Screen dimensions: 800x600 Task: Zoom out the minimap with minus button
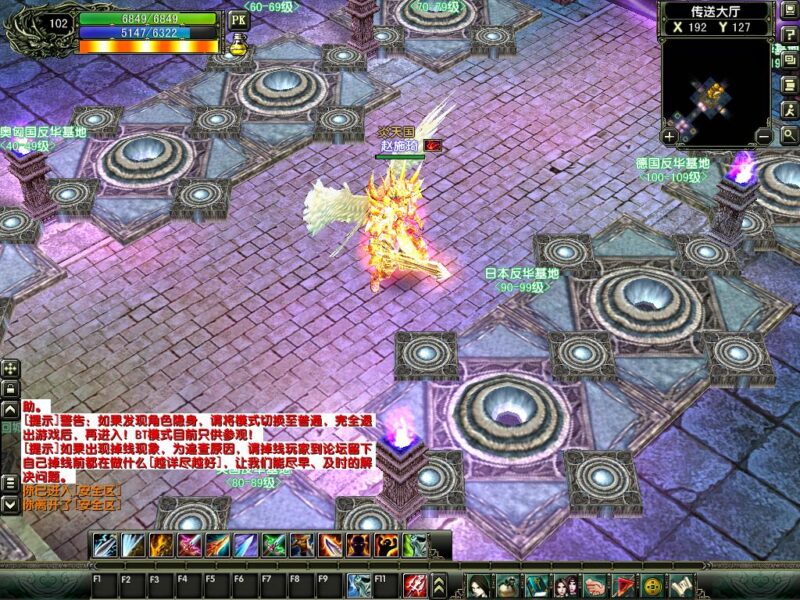tap(763, 135)
